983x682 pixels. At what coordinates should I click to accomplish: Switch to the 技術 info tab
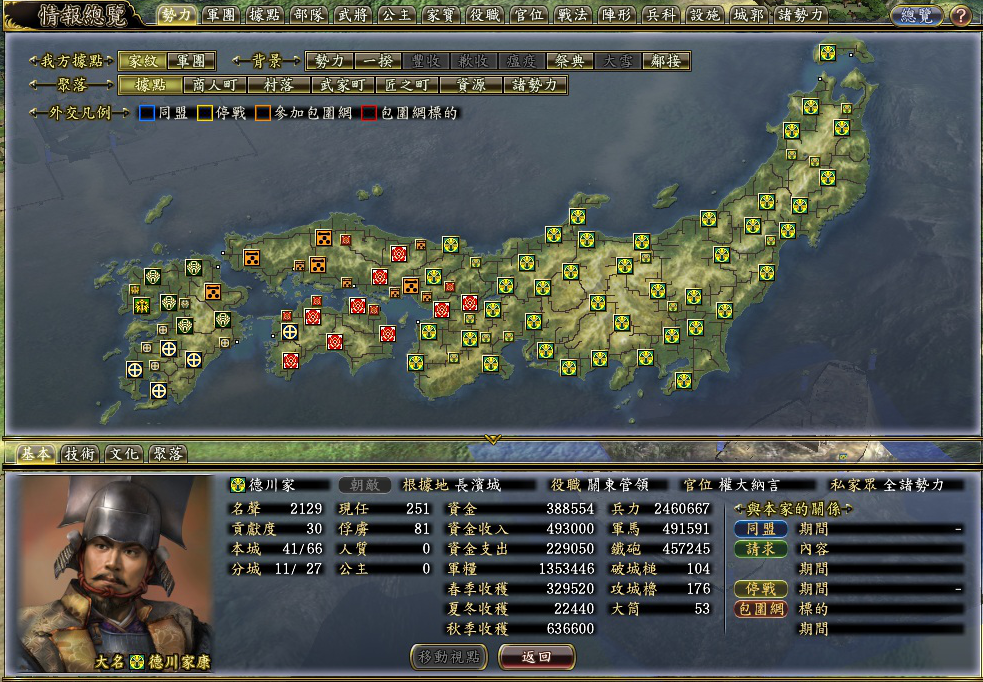[80, 453]
